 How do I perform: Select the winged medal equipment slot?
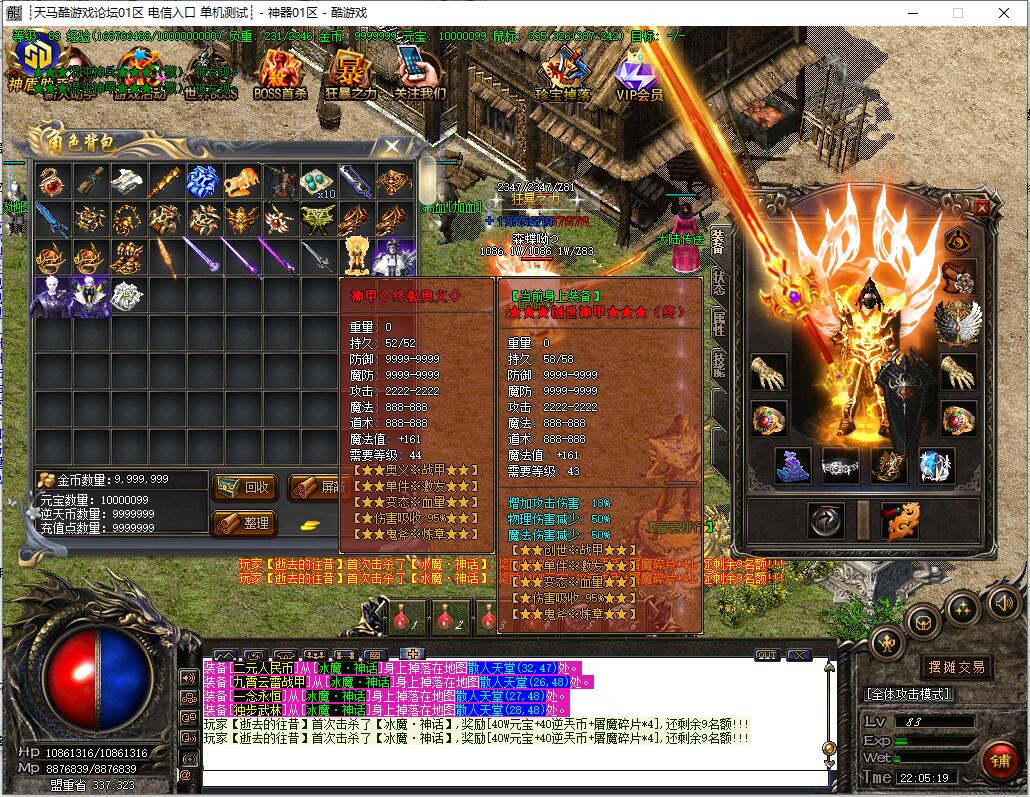point(957,320)
